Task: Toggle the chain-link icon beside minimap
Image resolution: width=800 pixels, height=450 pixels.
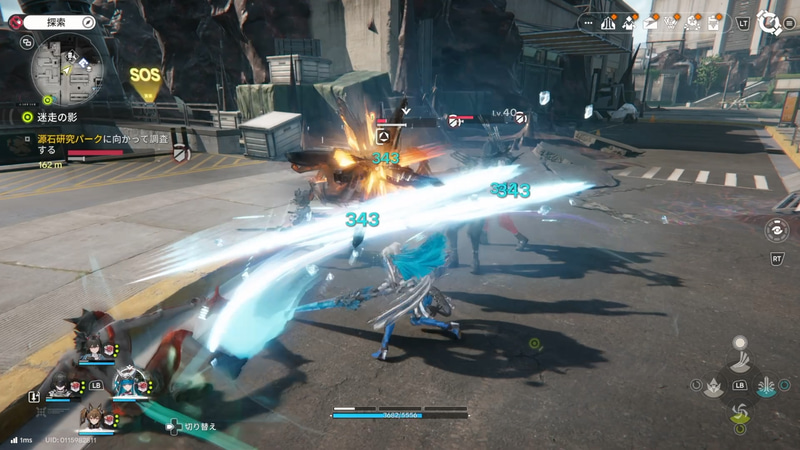Action: 26,43
